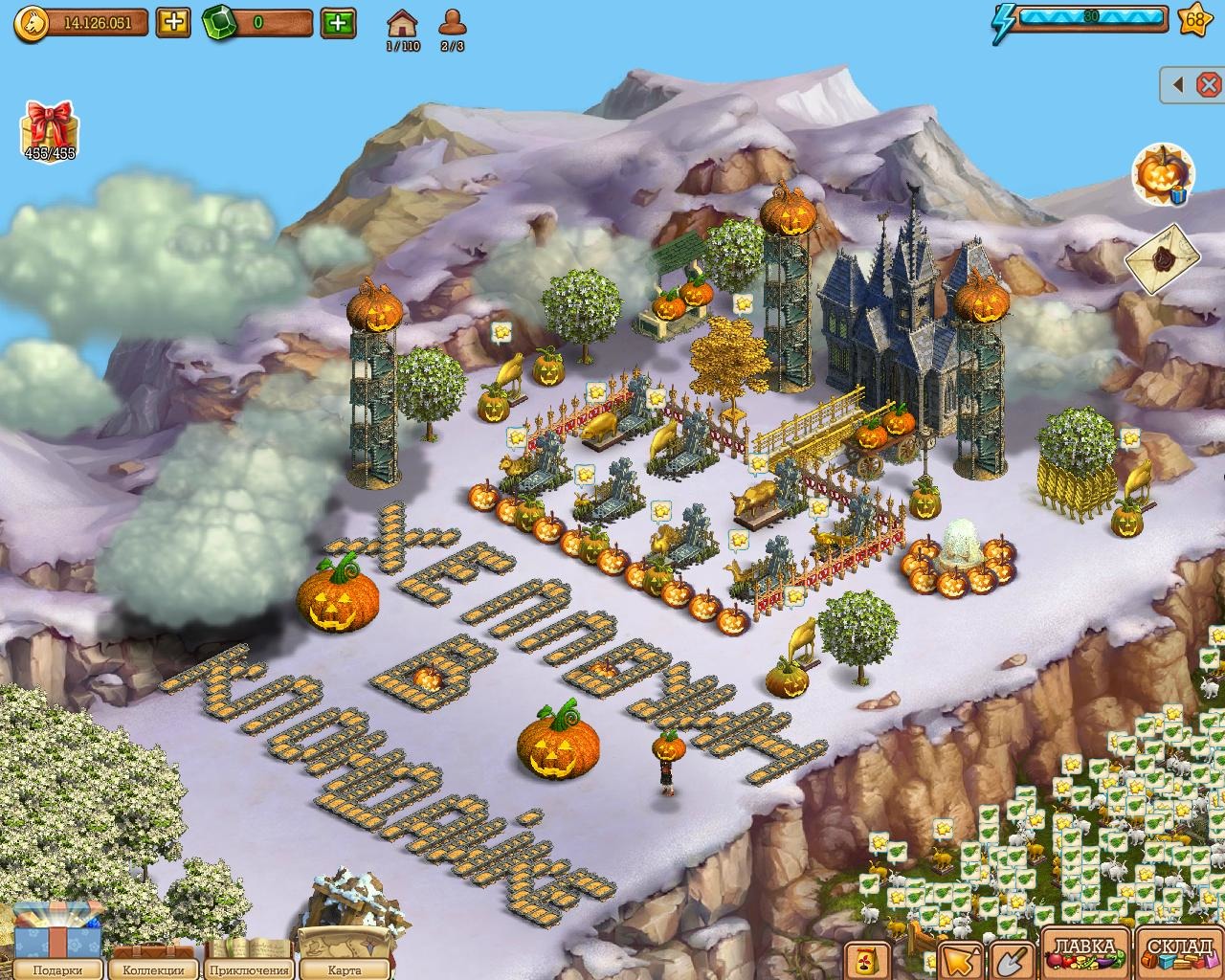
Task: Click the level 68 star badge
Action: pos(1195,19)
